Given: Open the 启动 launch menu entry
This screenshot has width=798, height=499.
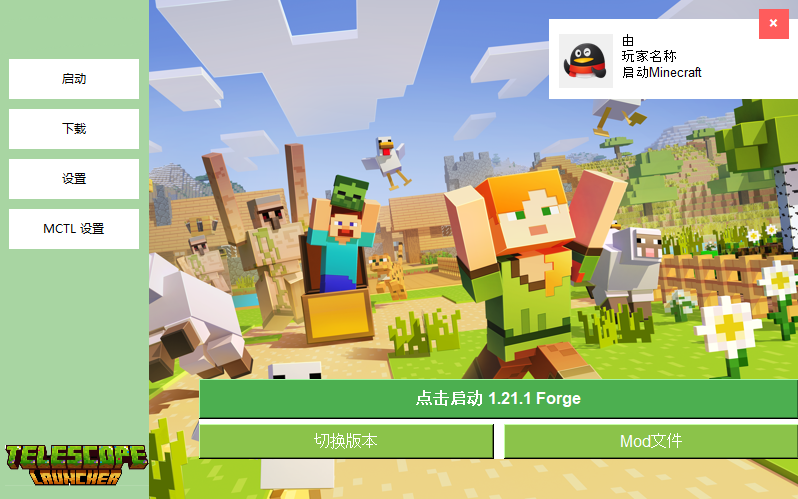Looking at the screenshot, I should 74,79.
